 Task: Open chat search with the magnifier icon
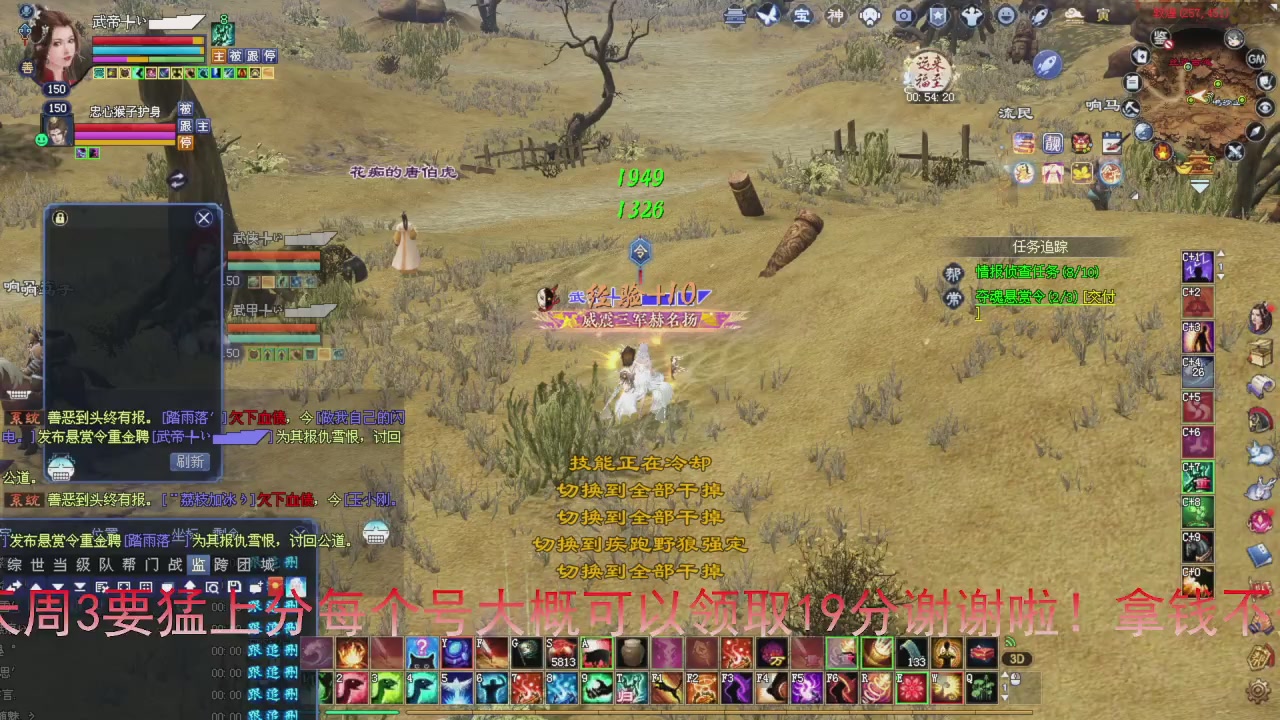coord(213,586)
